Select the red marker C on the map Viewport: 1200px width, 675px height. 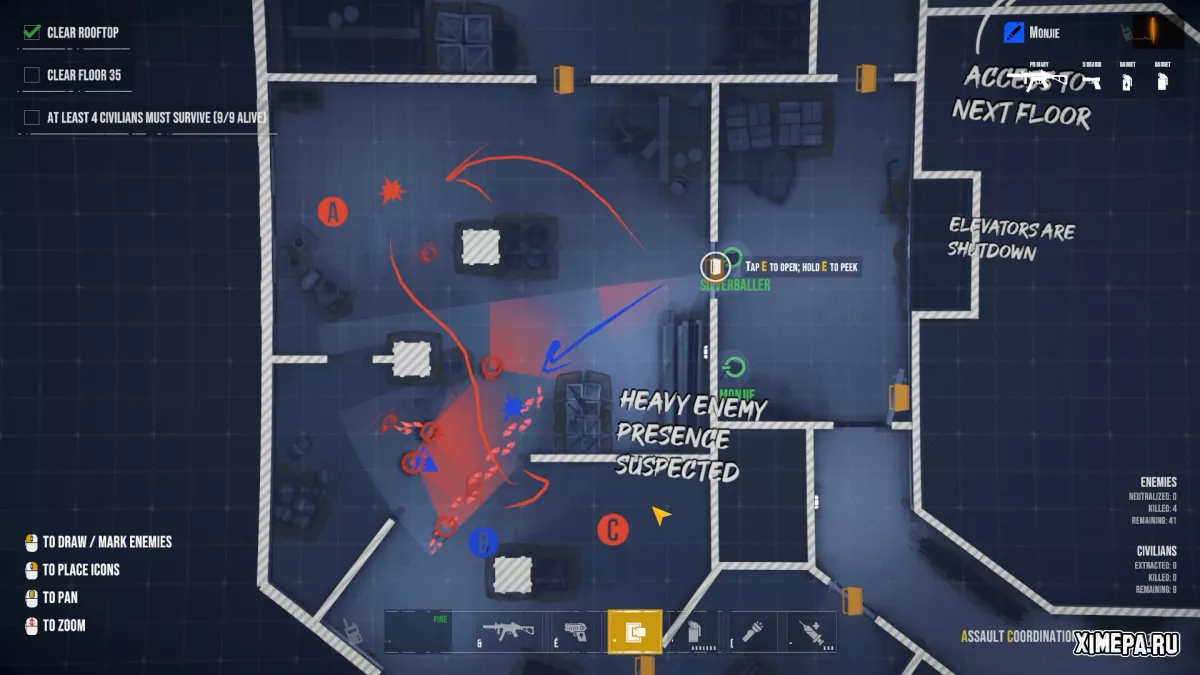pos(612,530)
